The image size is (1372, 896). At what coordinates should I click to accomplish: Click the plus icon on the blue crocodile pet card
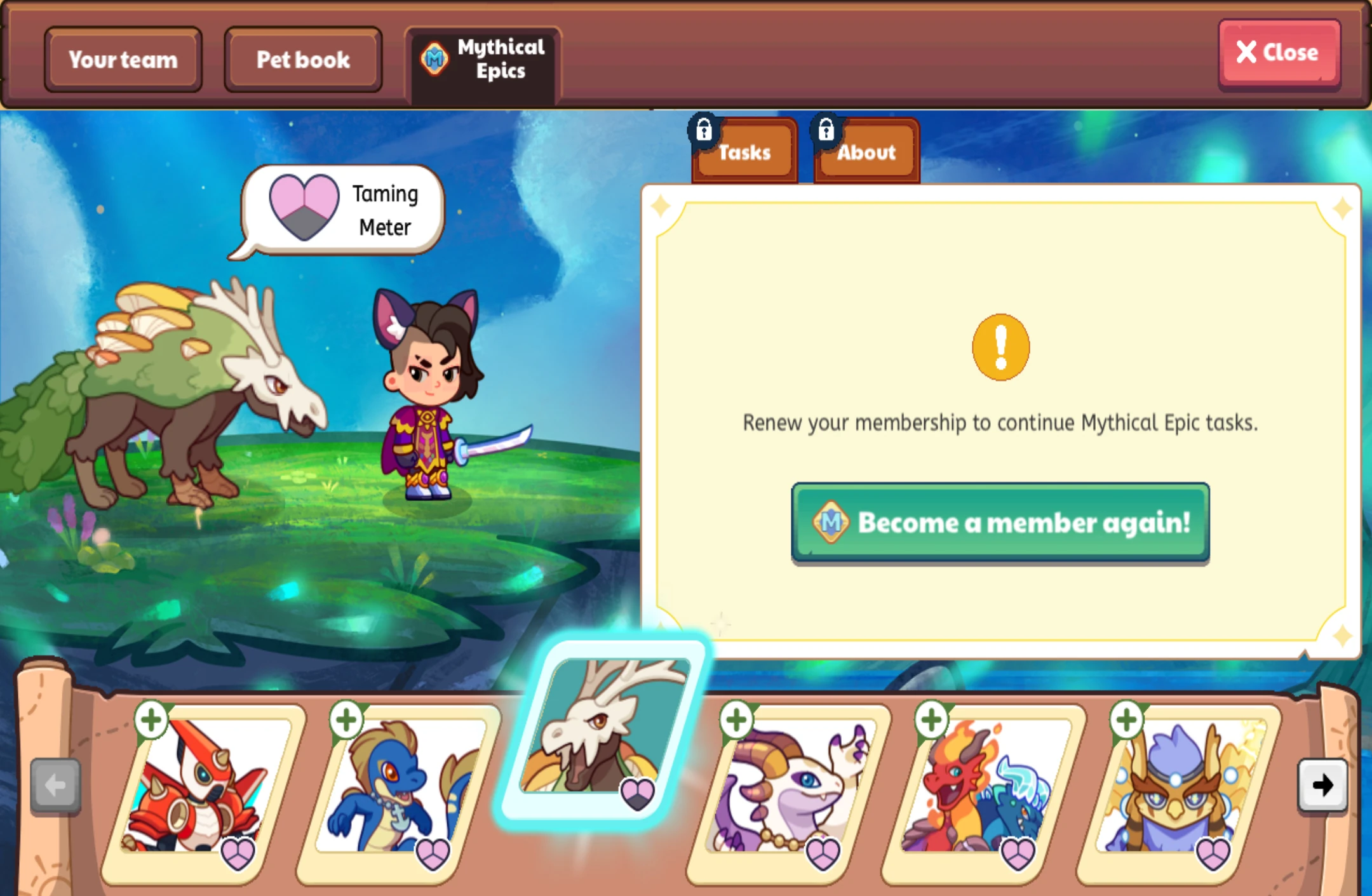[346, 720]
